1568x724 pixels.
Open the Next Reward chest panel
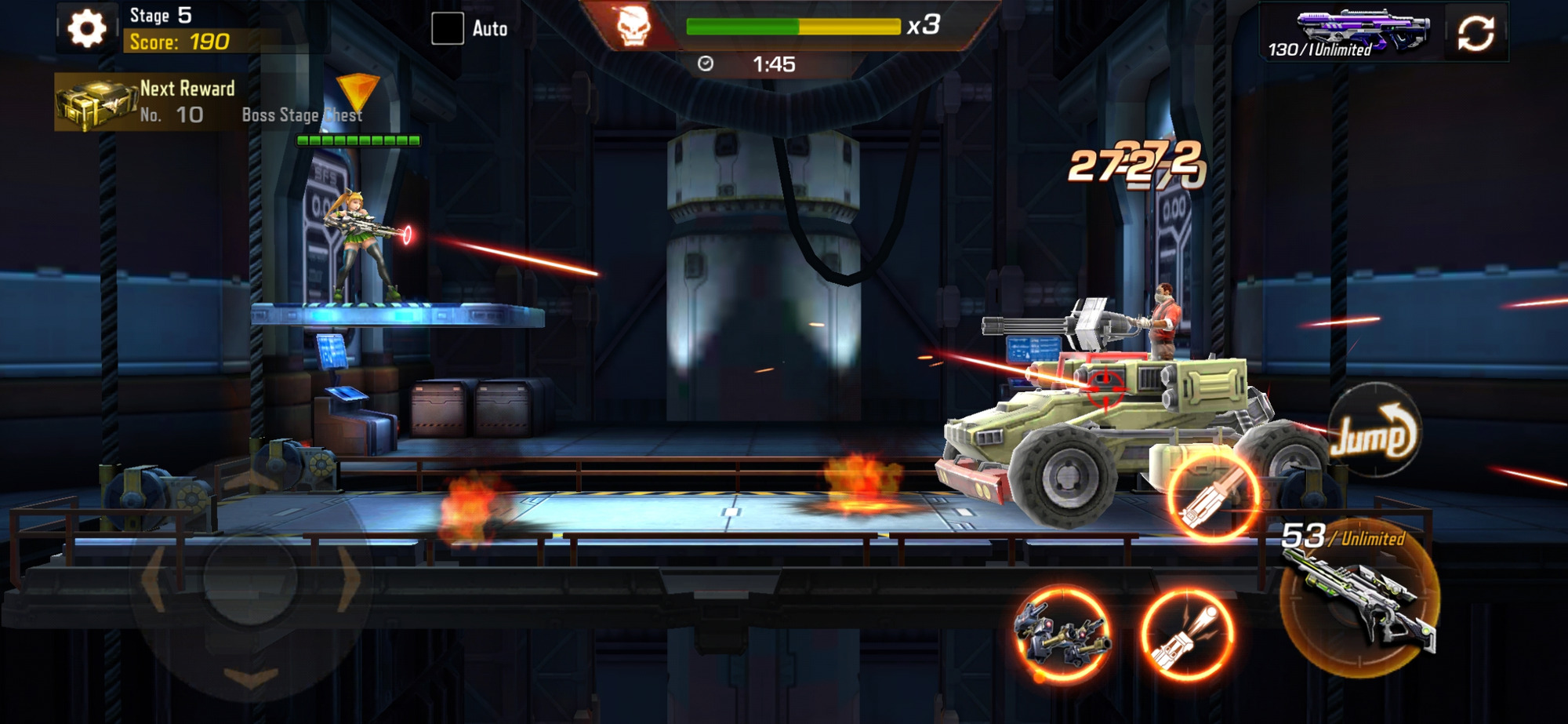[147, 102]
